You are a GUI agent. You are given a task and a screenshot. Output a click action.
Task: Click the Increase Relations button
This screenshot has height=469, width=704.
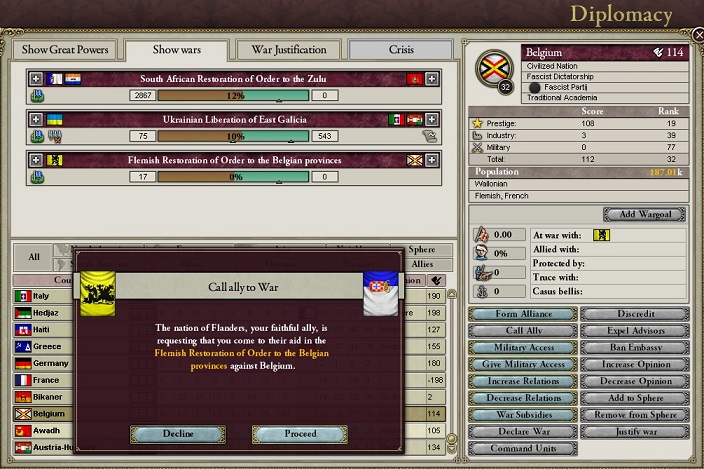(521, 381)
